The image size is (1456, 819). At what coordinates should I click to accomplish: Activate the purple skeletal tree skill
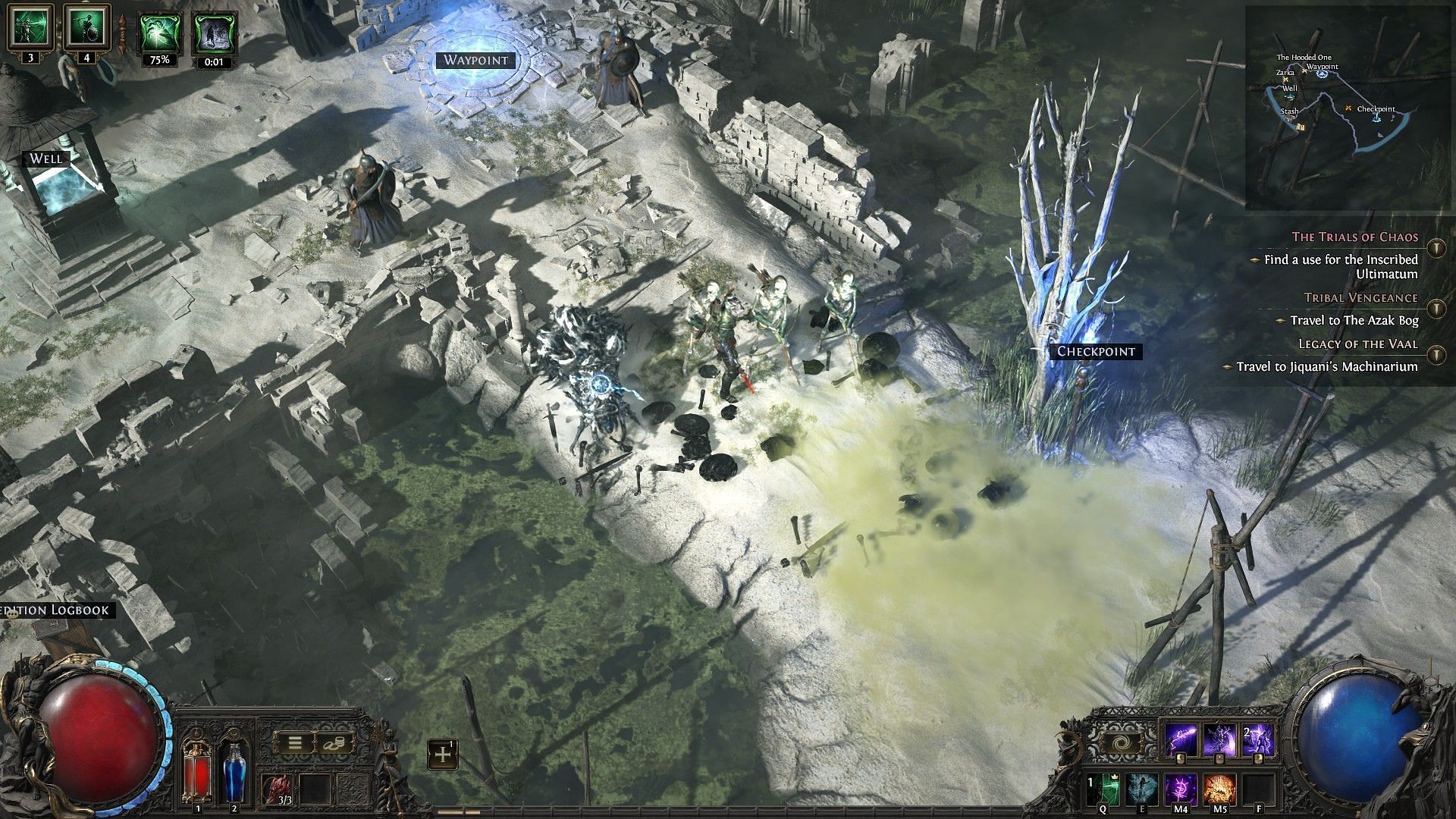pyautogui.click(x=1219, y=739)
